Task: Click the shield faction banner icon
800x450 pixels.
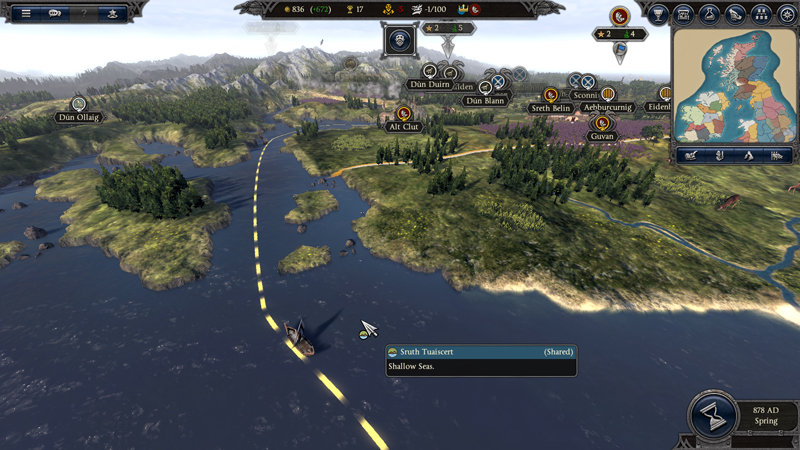Action: point(401,41)
